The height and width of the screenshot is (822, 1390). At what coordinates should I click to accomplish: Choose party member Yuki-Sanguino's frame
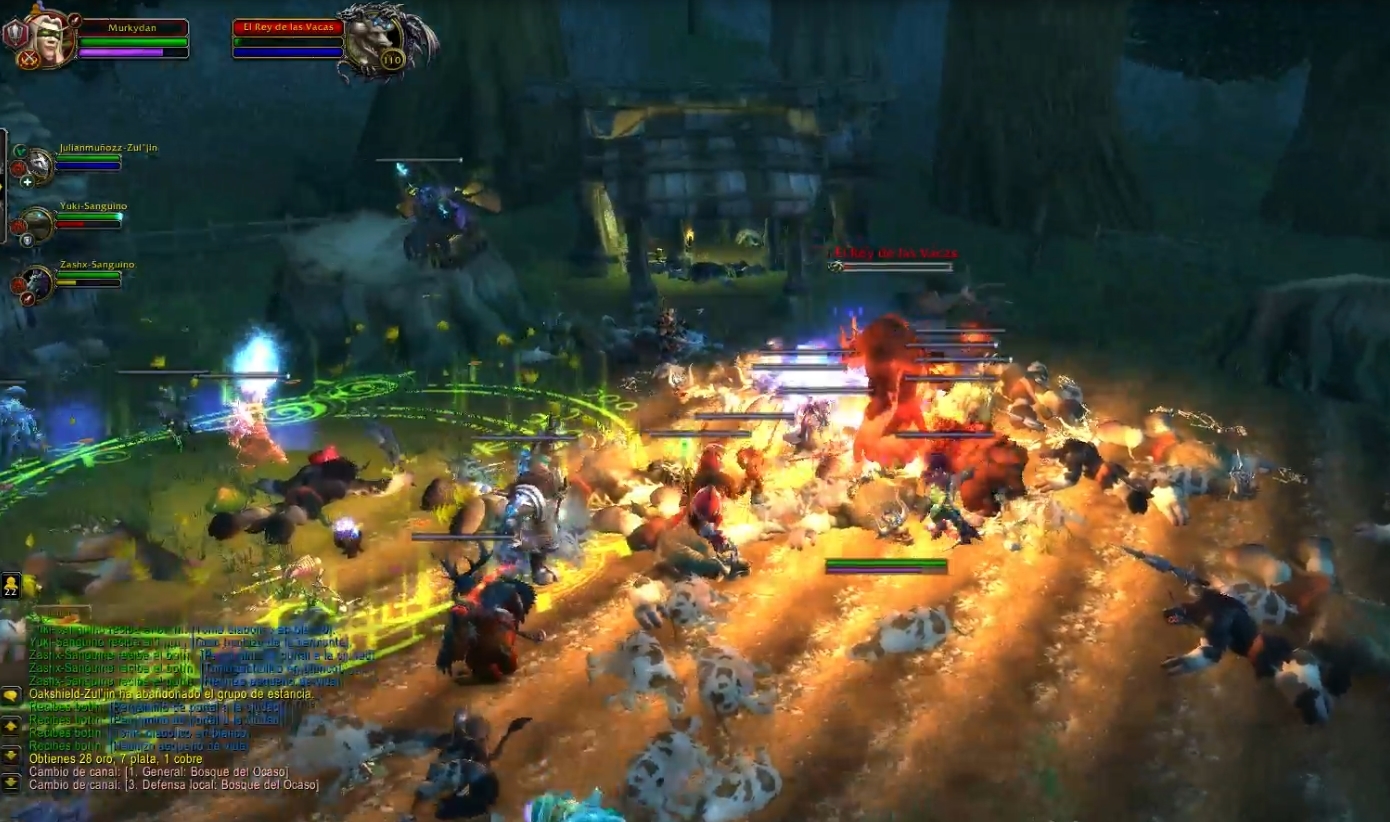click(38, 224)
